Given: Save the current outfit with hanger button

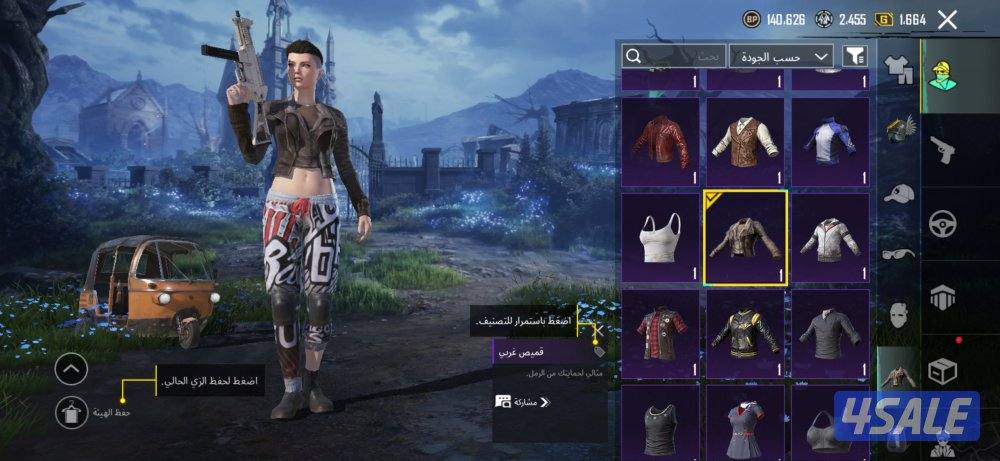Looking at the screenshot, I should click(72, 410).
